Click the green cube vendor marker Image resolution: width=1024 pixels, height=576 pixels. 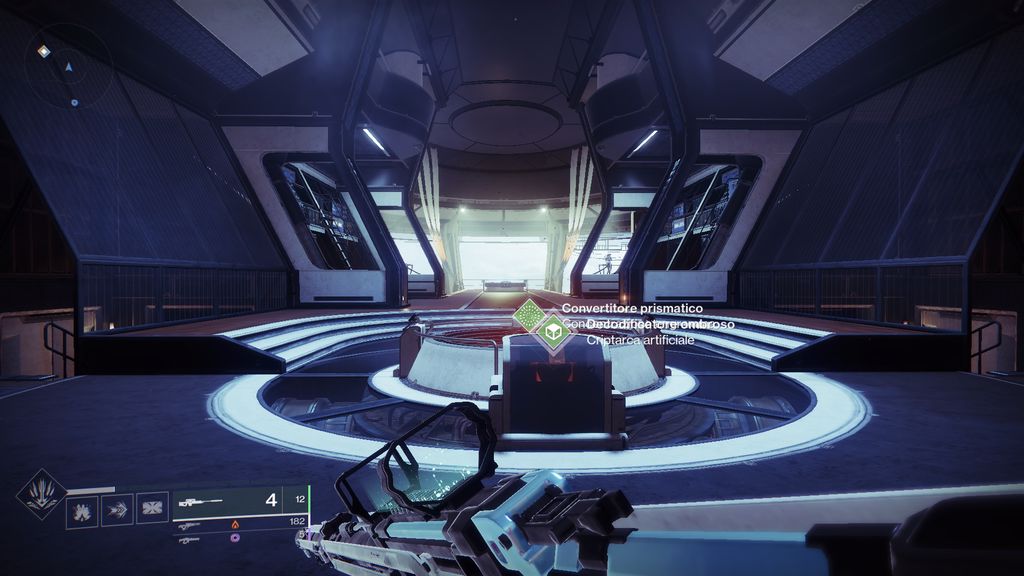tap(551, 330)
